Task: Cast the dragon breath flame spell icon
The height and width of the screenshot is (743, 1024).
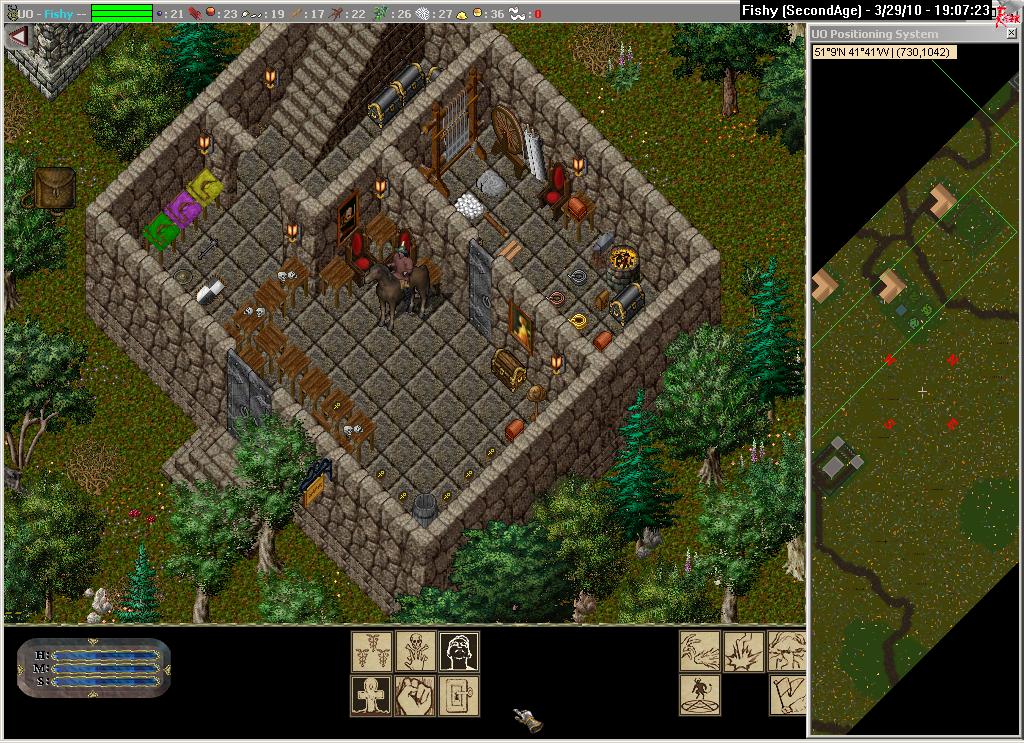Action: pyautogui.click(x=699, y=651)
